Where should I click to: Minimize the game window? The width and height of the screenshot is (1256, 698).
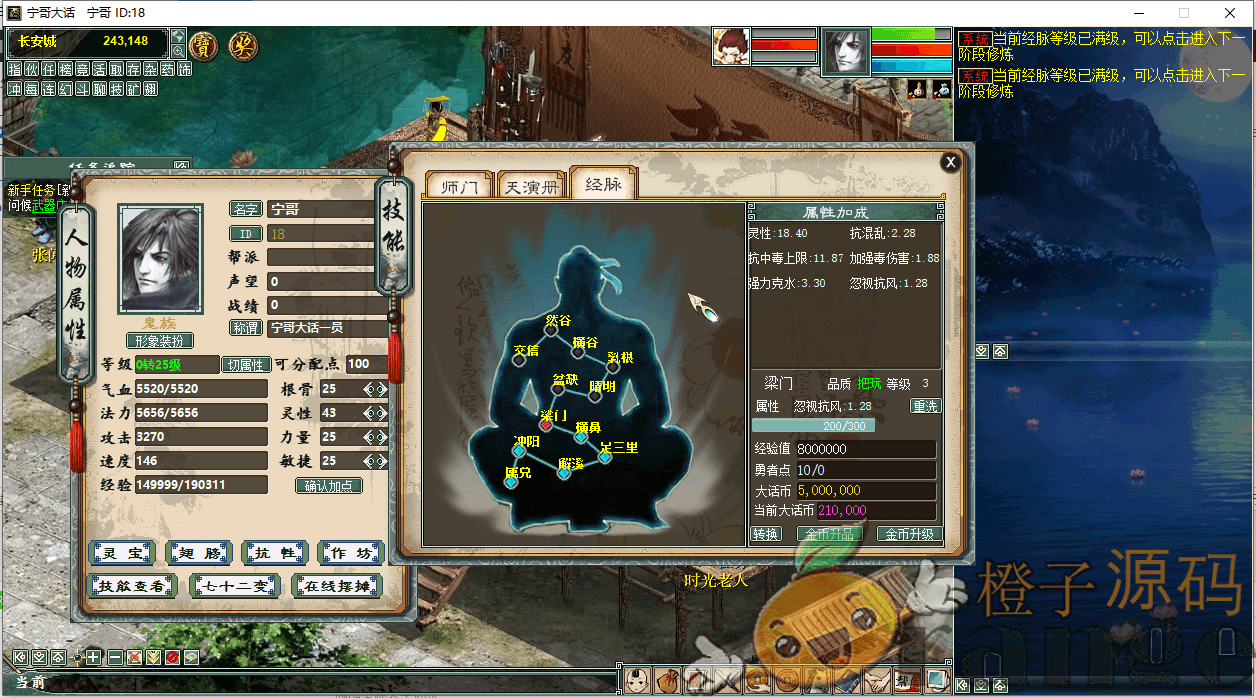(x=1137, y=13)
